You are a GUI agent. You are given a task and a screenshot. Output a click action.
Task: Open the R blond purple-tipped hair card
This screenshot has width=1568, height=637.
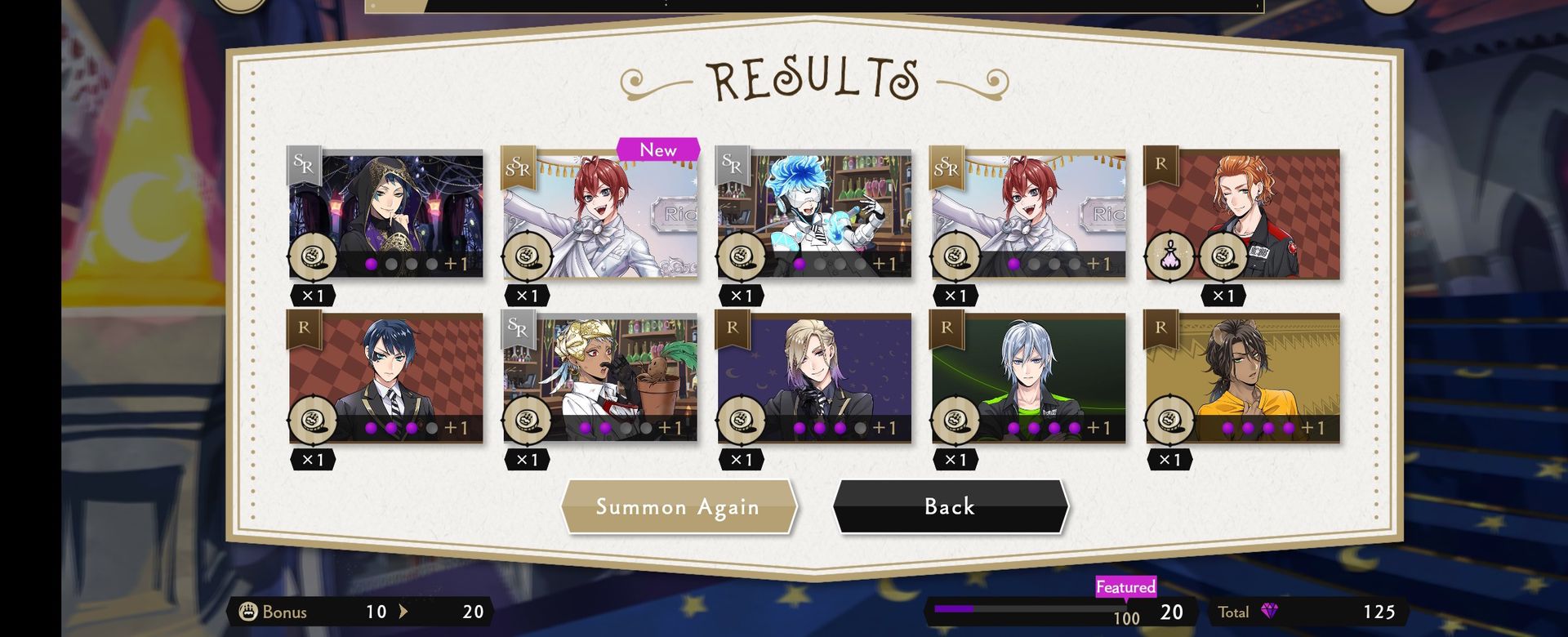[814, 378]
